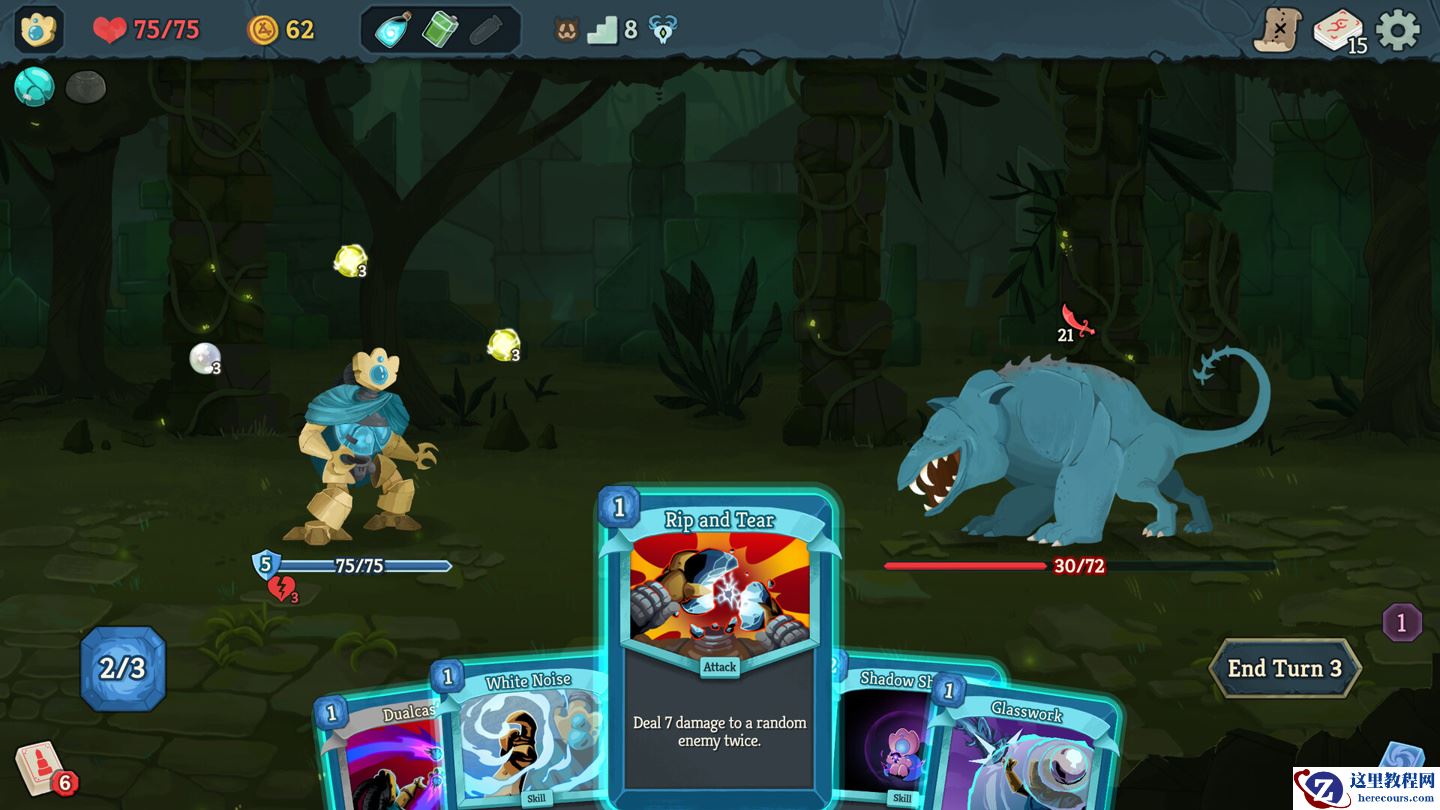Image resolution: width=1440 pixels, height=810 pixels.
Task: Inspect the cracked teal orb relic
Action: [33, 87]
